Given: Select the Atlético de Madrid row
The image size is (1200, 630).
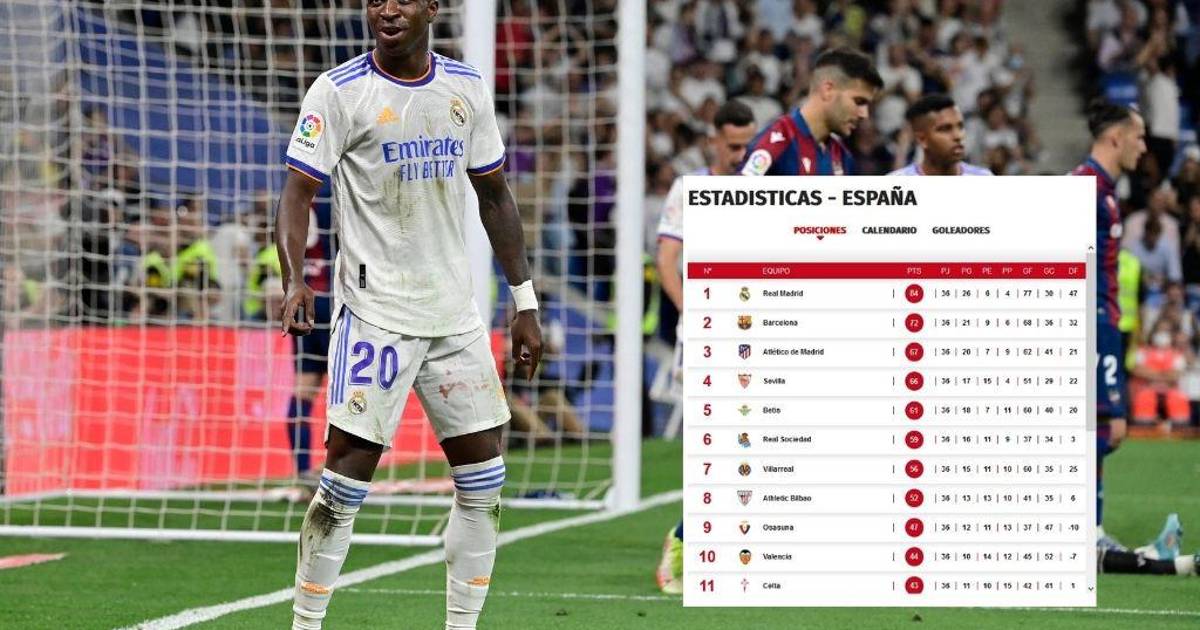Looking at the screenshot, I should point(793,352).
